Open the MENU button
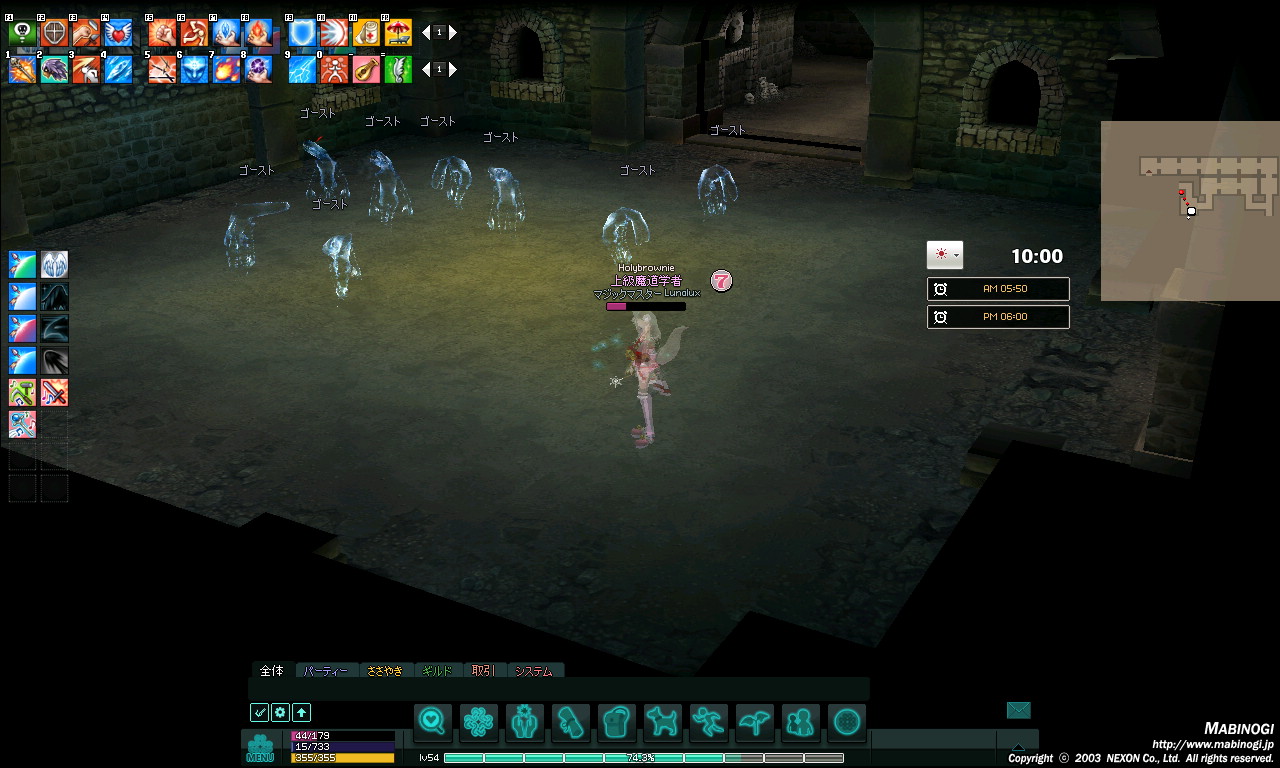Screen dimensions: 1280x768 pos(260,748)
